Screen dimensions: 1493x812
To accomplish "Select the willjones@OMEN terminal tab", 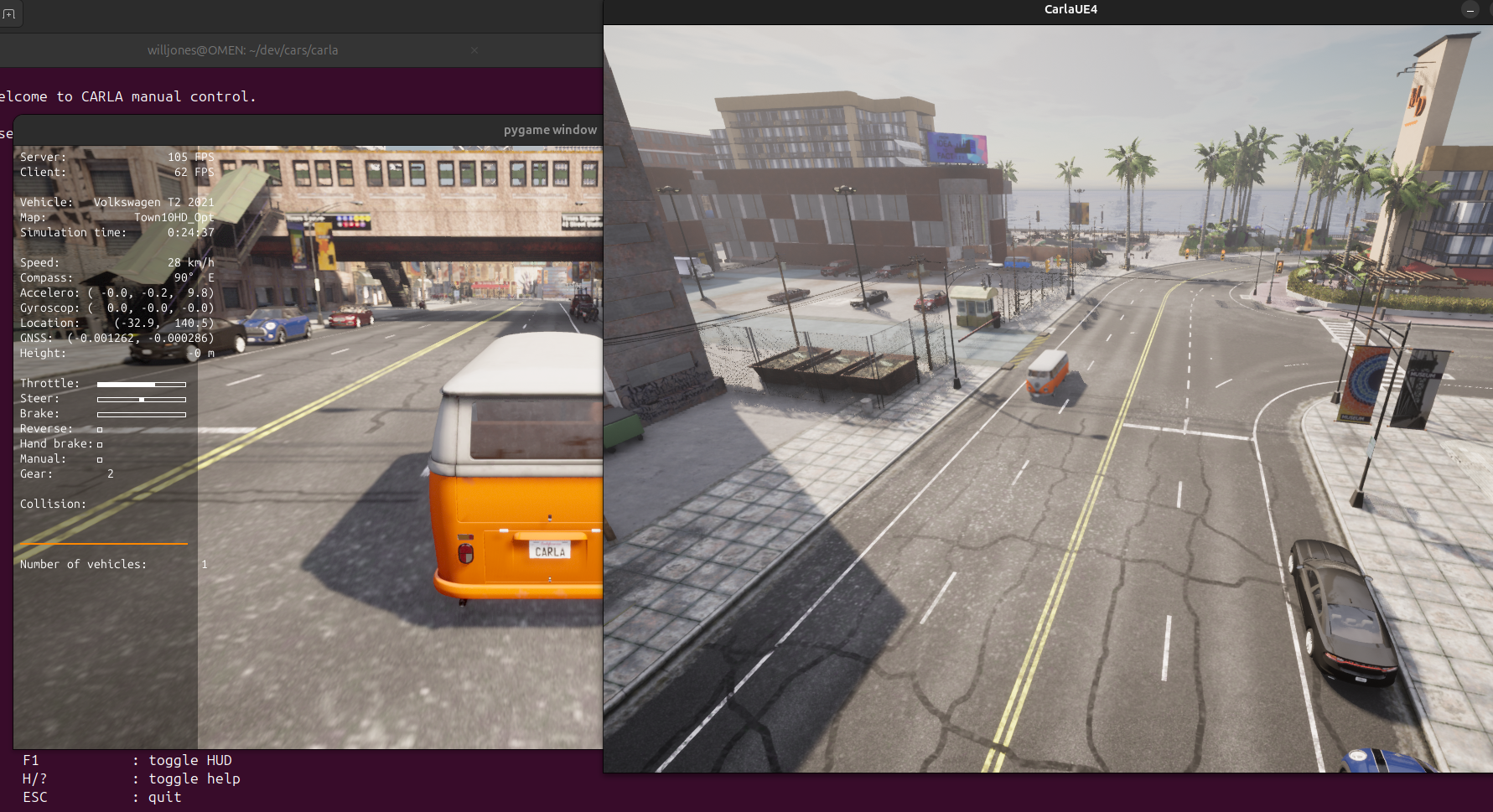I will coord(242,50).
